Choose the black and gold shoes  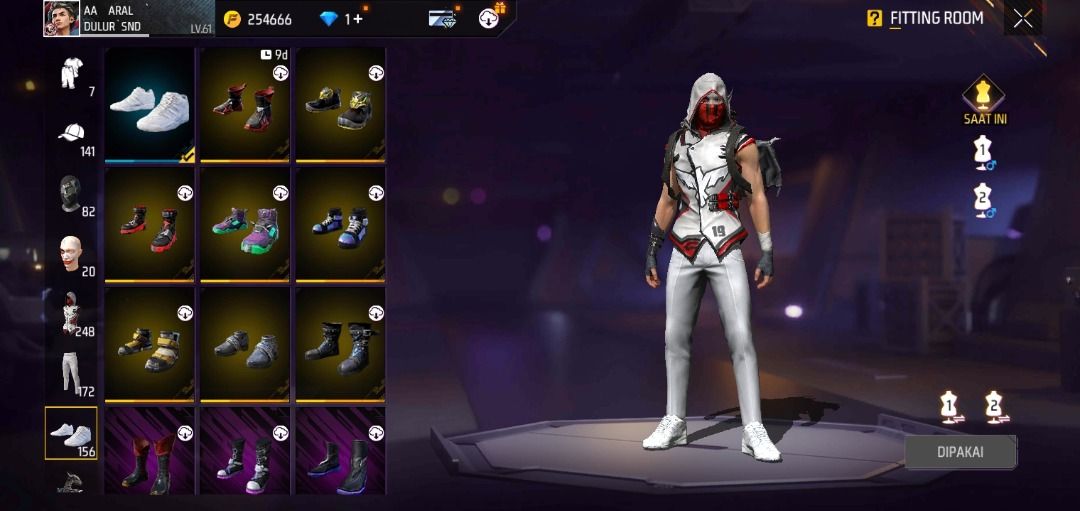tap(340, 103)
